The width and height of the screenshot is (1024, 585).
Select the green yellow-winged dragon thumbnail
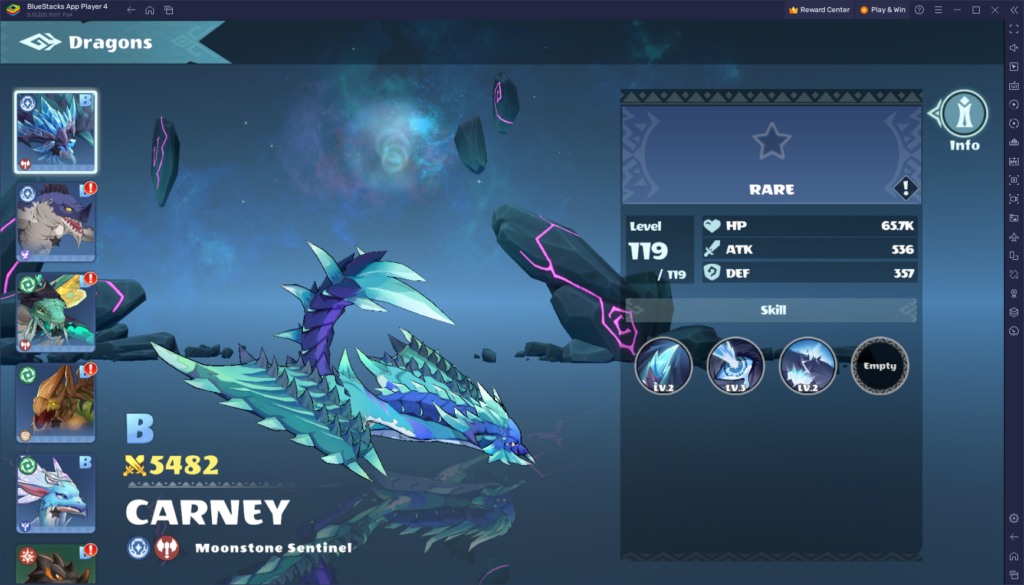[56, 312]
